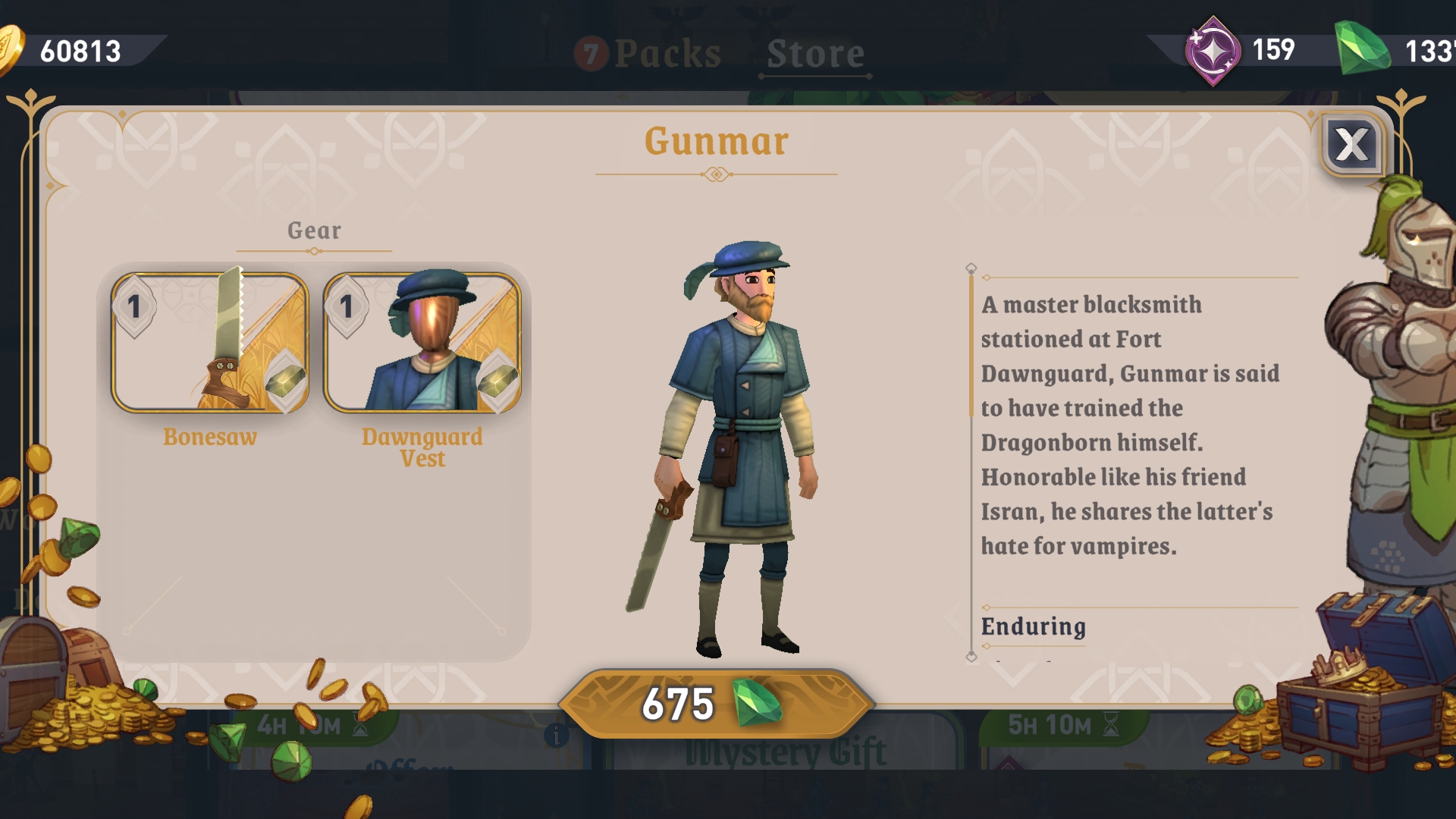Close the Gunmar character popup
The width and height of the screenshot is (1456, 819).
point(1352,145)
